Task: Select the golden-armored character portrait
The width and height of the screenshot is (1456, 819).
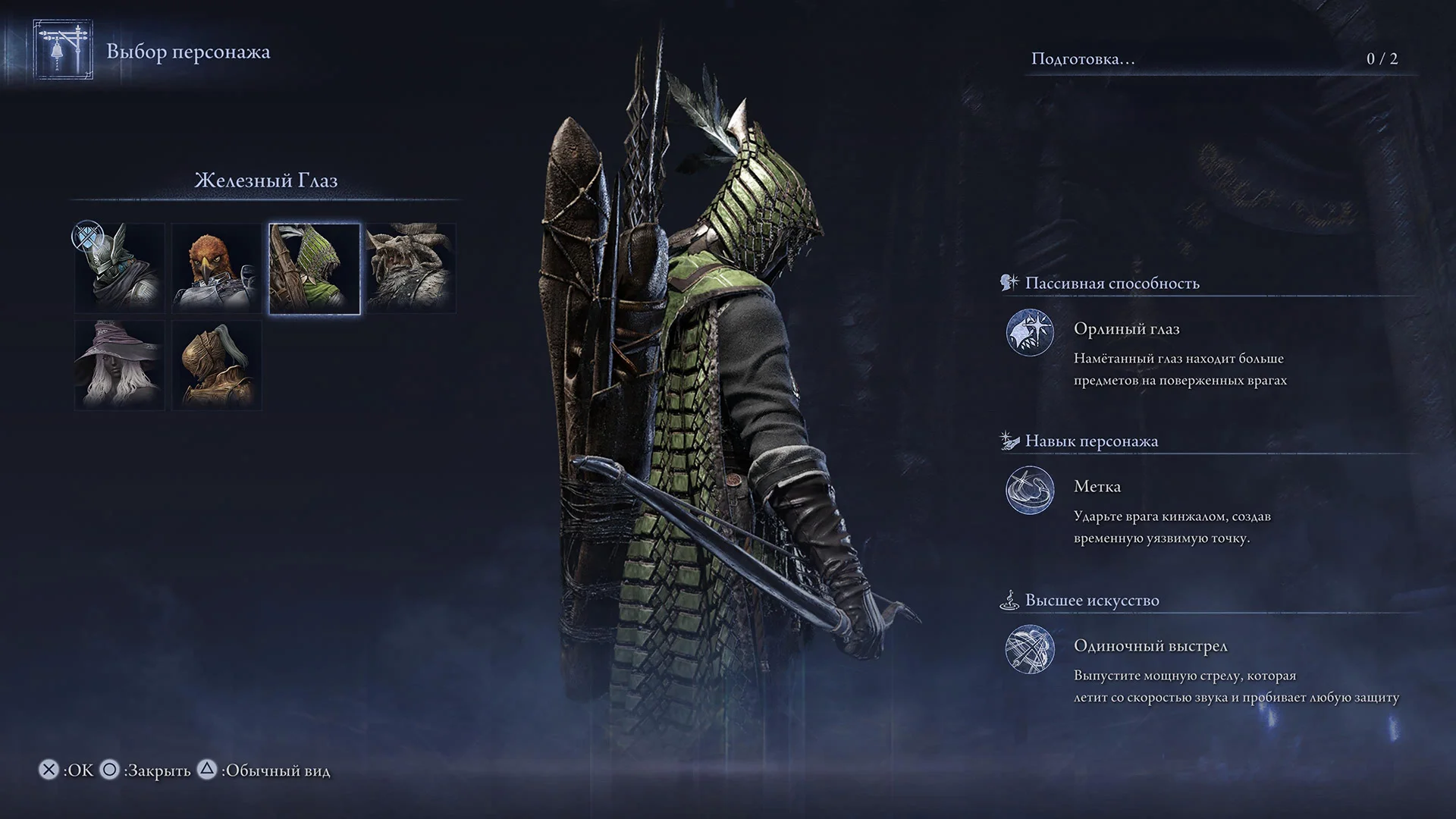Action: (x=217, y=366)
